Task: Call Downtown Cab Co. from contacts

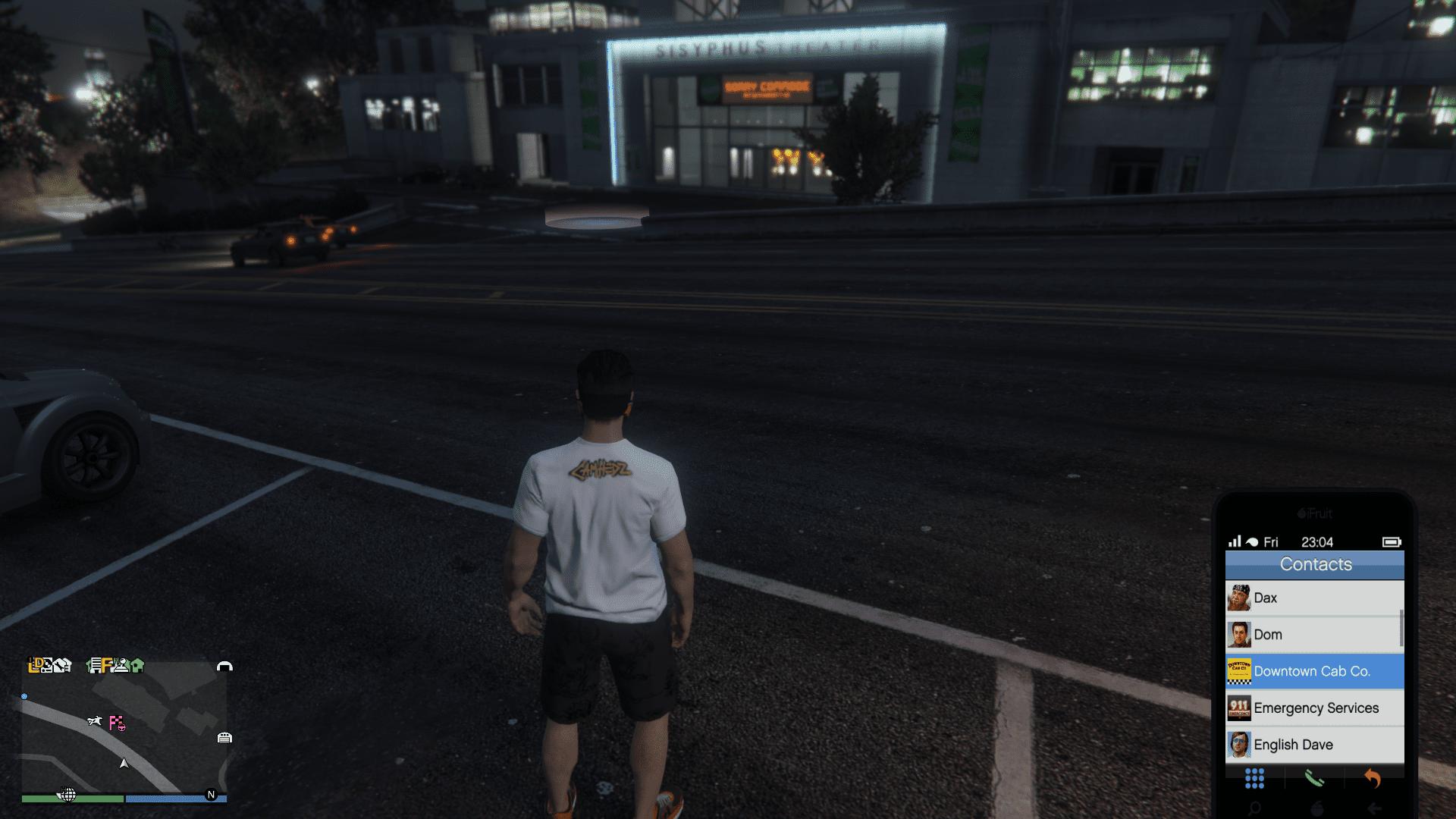Action: pyautogui.click(x=1314, y=671)
